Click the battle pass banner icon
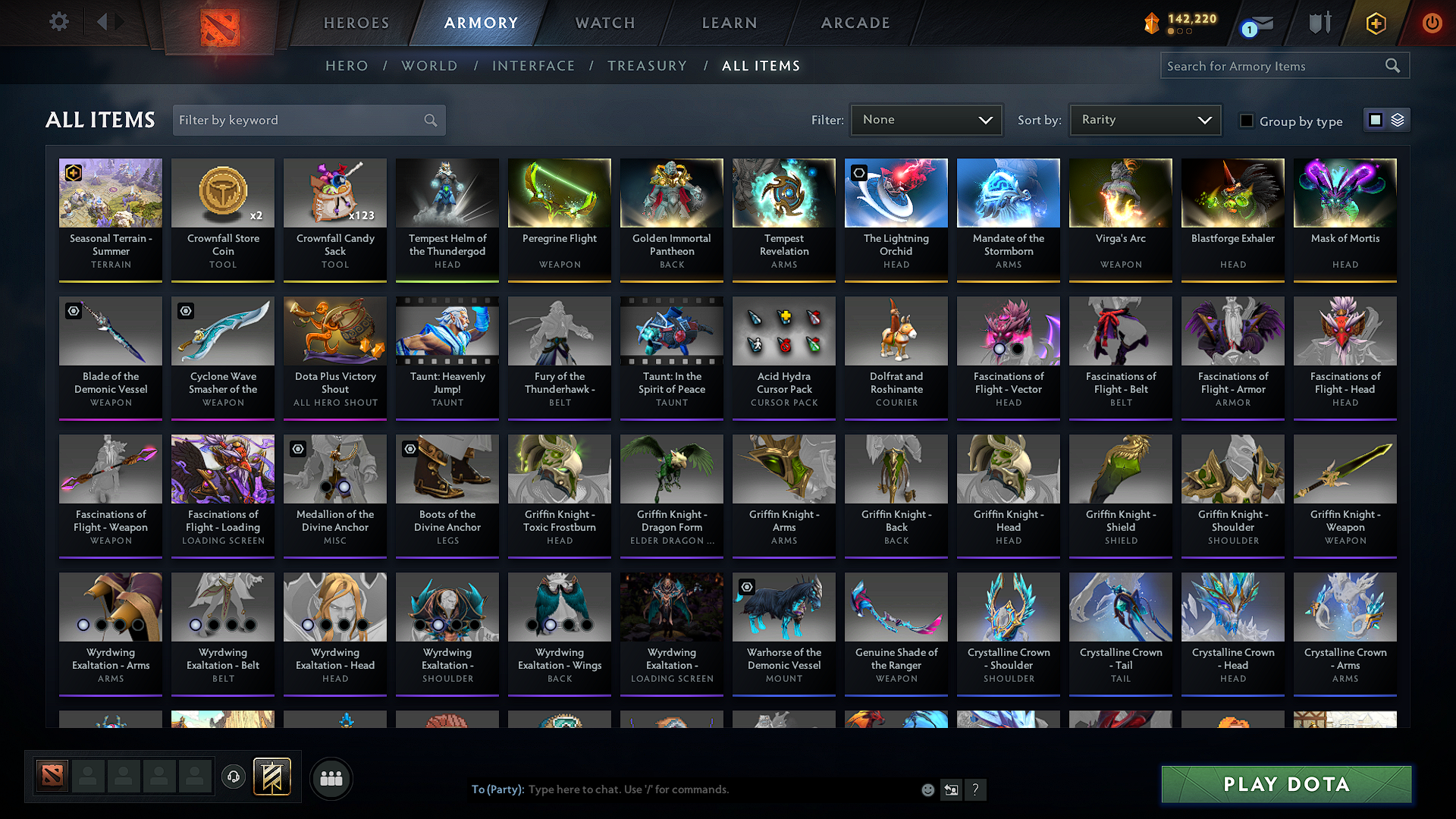 [x=271, y=777]
